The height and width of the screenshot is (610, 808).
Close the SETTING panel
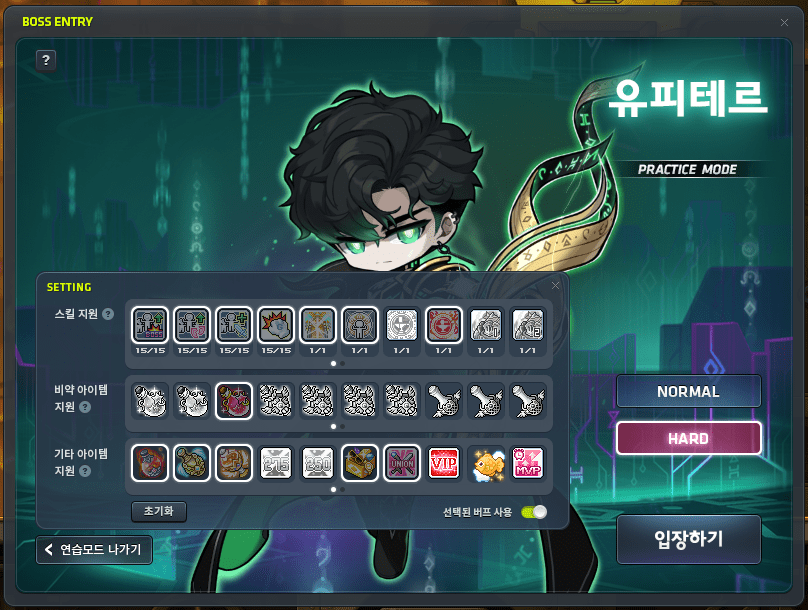pyautogui.click(x=556, y=286)
